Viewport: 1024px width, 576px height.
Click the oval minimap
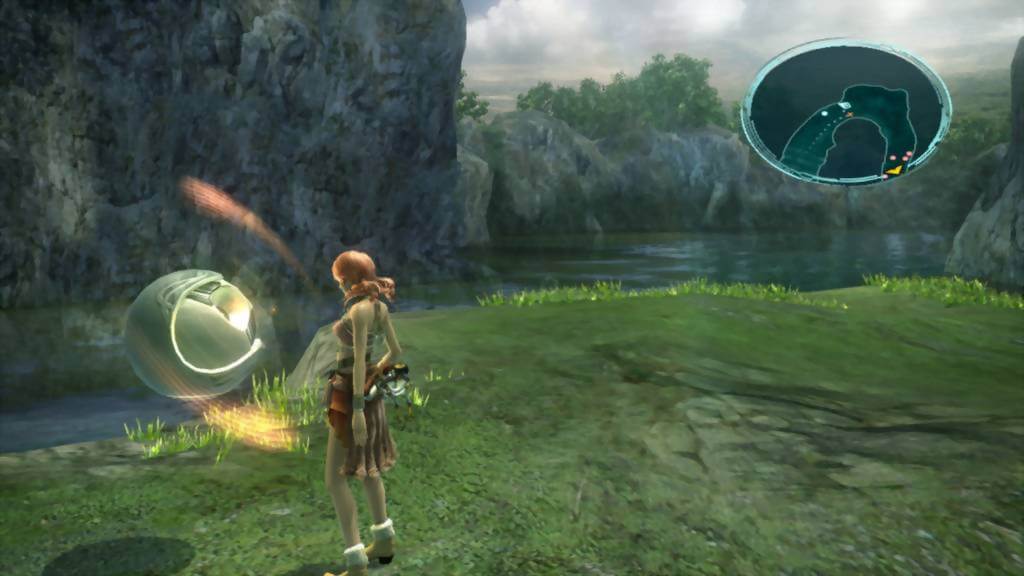point(845,112)
